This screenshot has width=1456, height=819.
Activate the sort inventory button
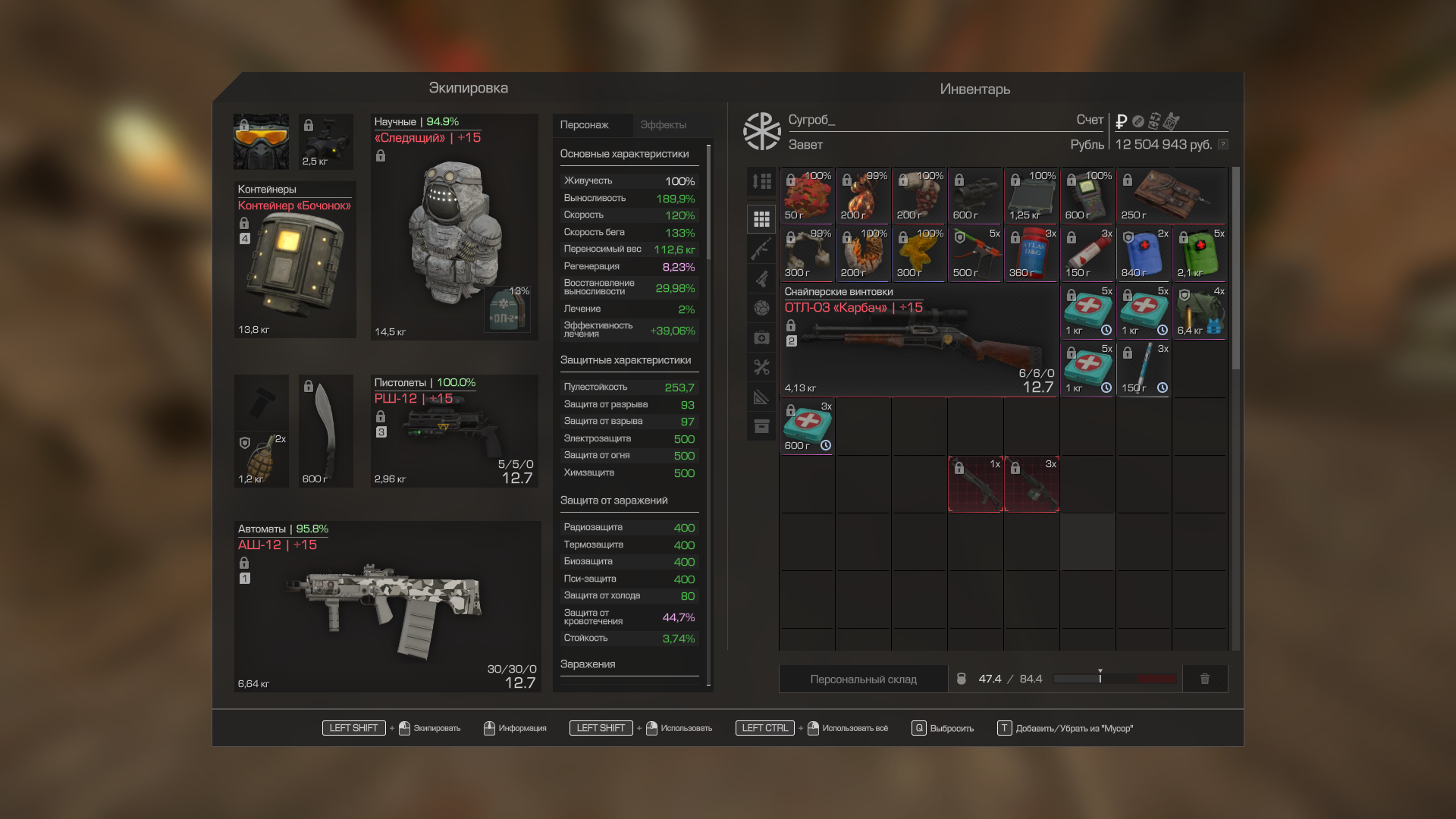(761, 181)
